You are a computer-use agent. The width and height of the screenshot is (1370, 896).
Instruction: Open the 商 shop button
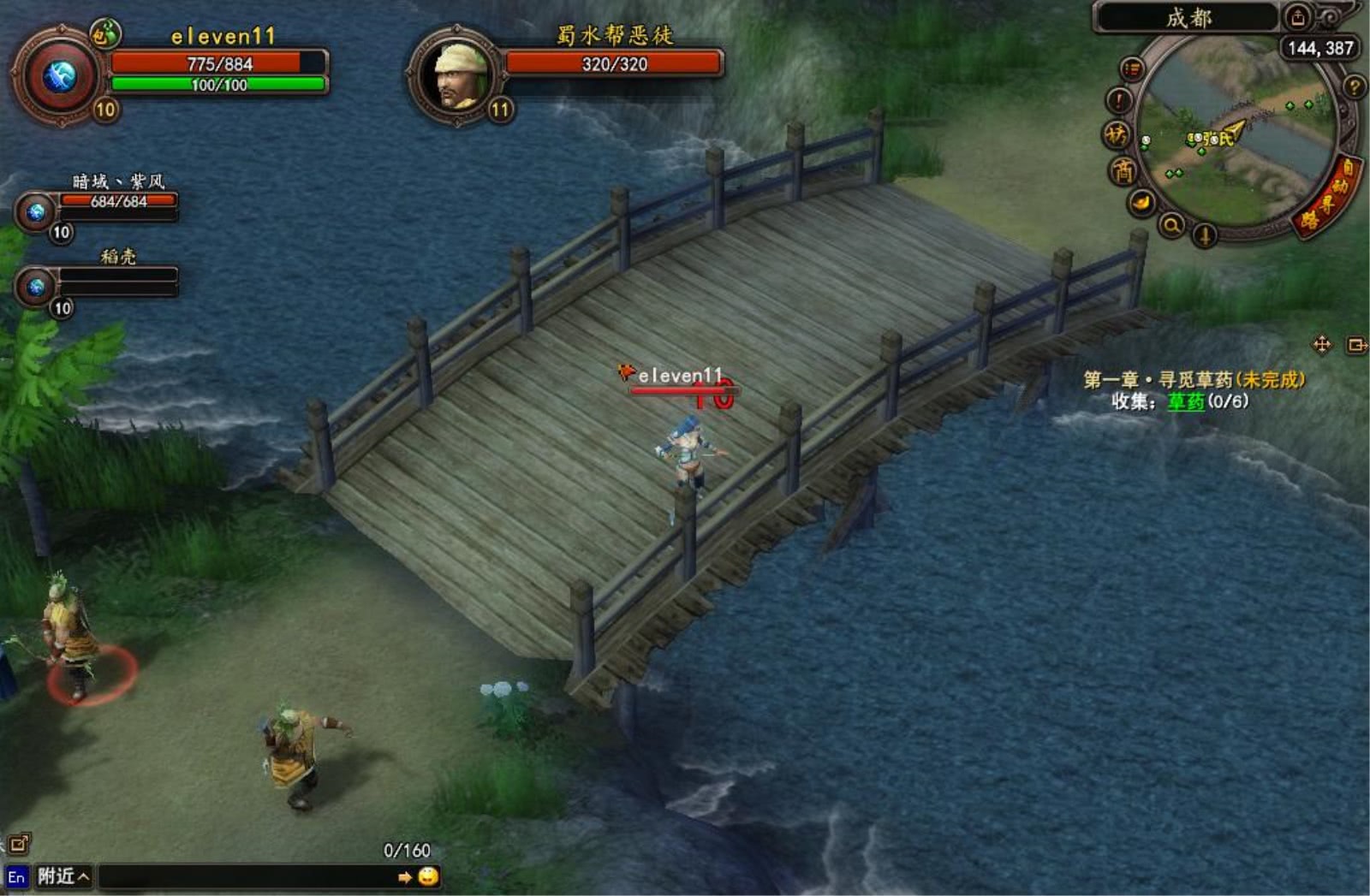(1123, 171)
